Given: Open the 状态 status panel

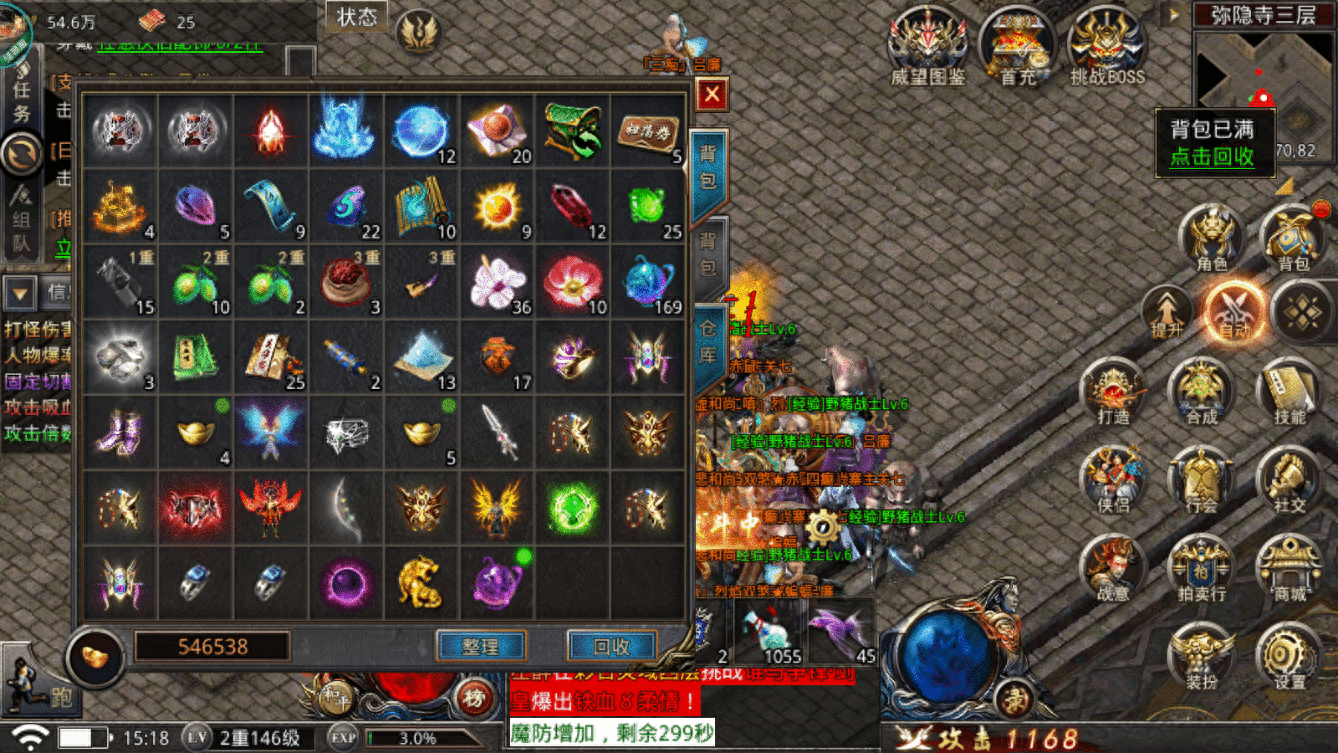Looking at the screenshot, I should pos(356,17).
